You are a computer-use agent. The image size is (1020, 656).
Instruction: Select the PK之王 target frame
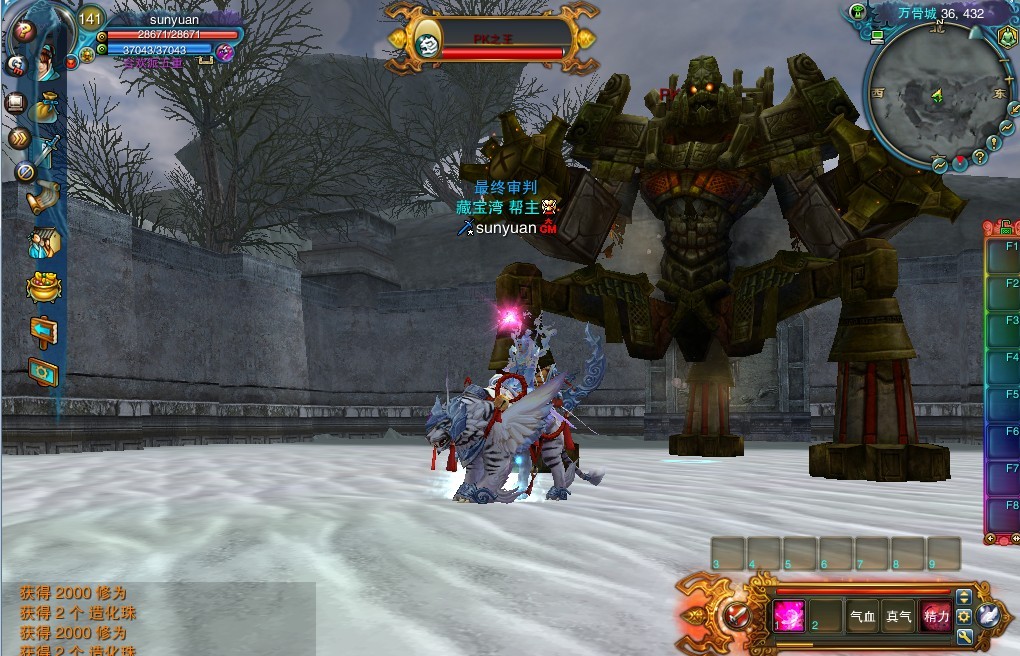[x=490, y=39]
